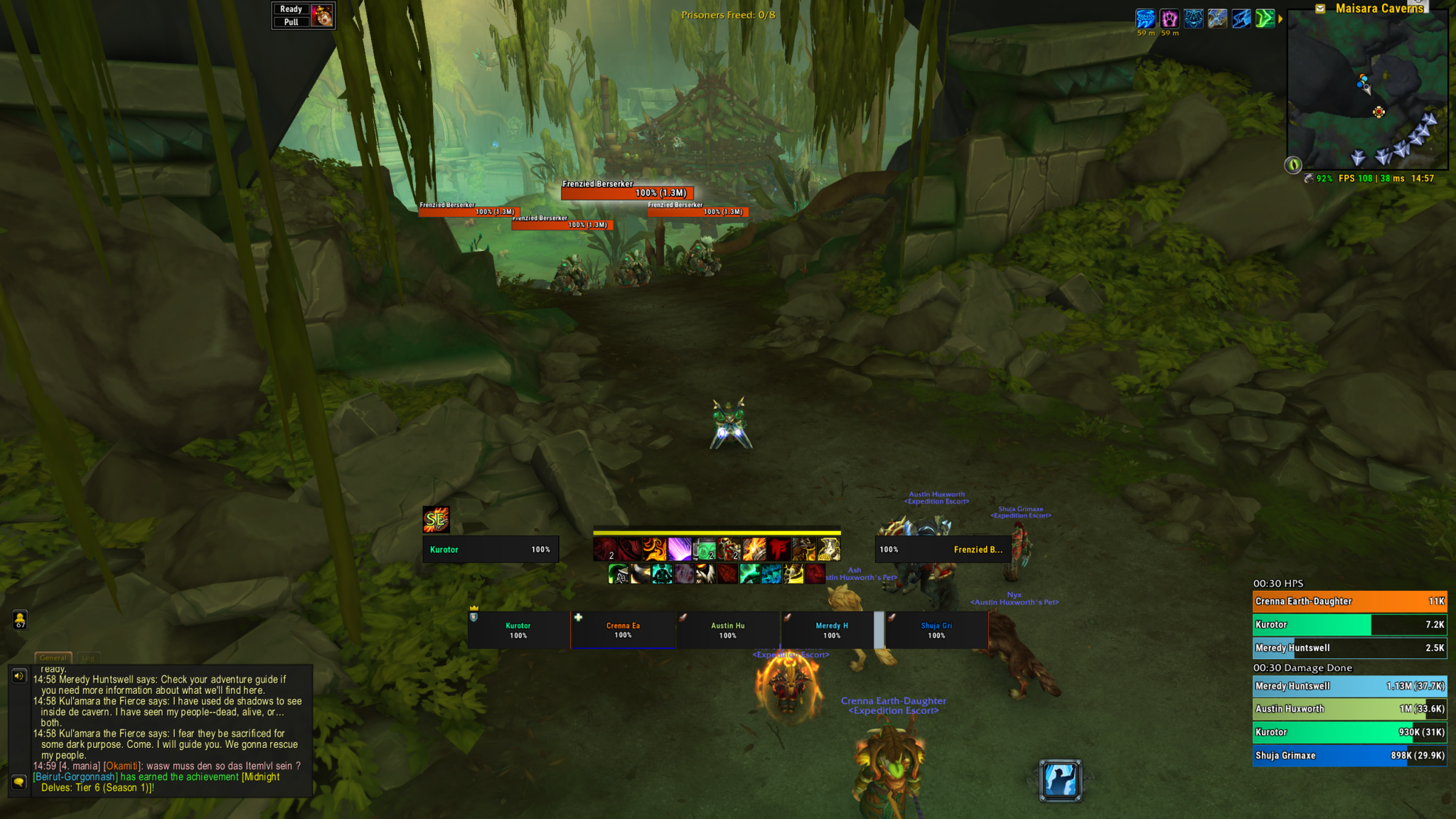Select Kurotor's party frame
Image resolution: width=1456 pixels, height=819 pixels.
tap(518, 630)
